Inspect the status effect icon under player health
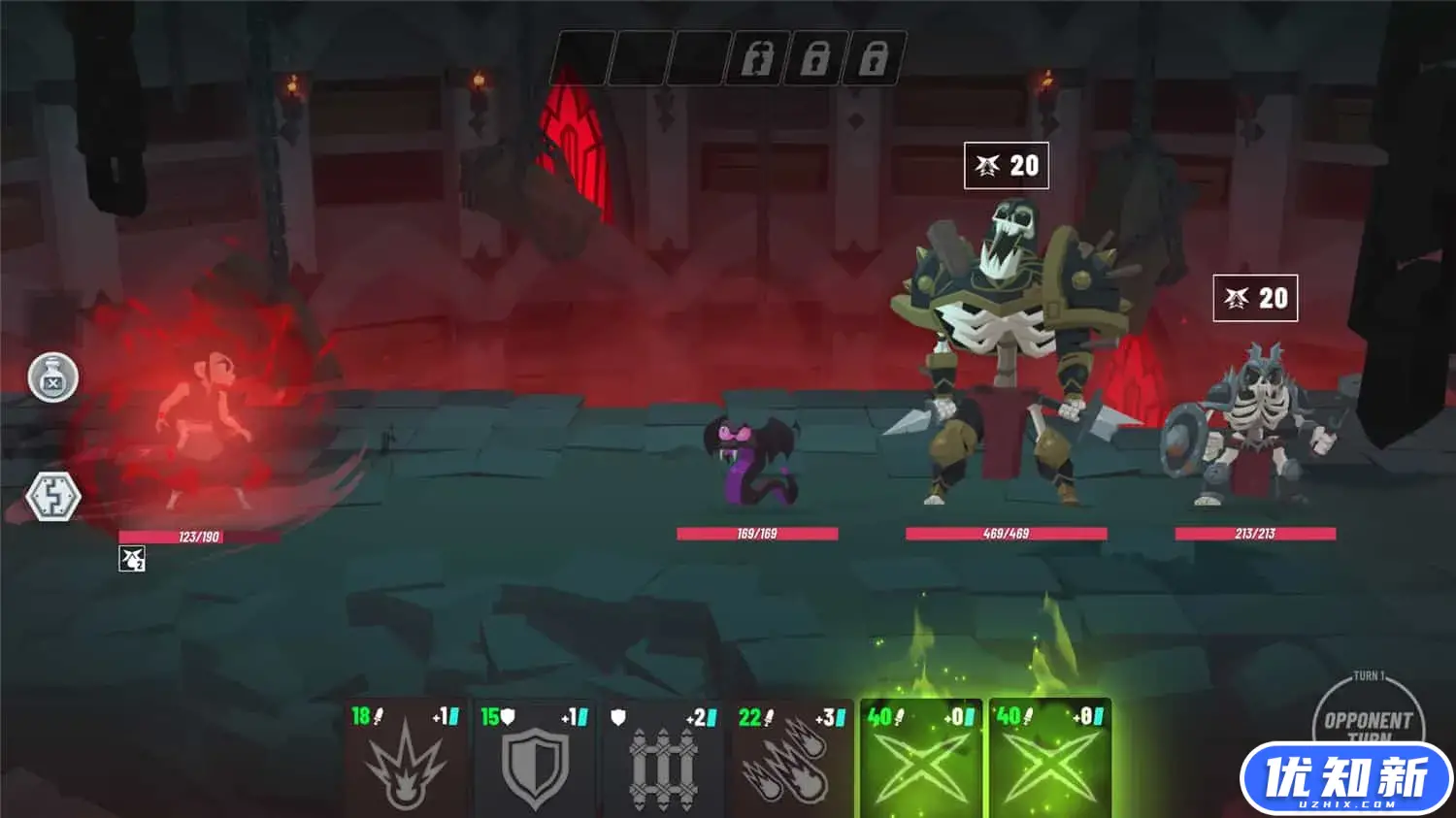 click(x=132, y=559)
